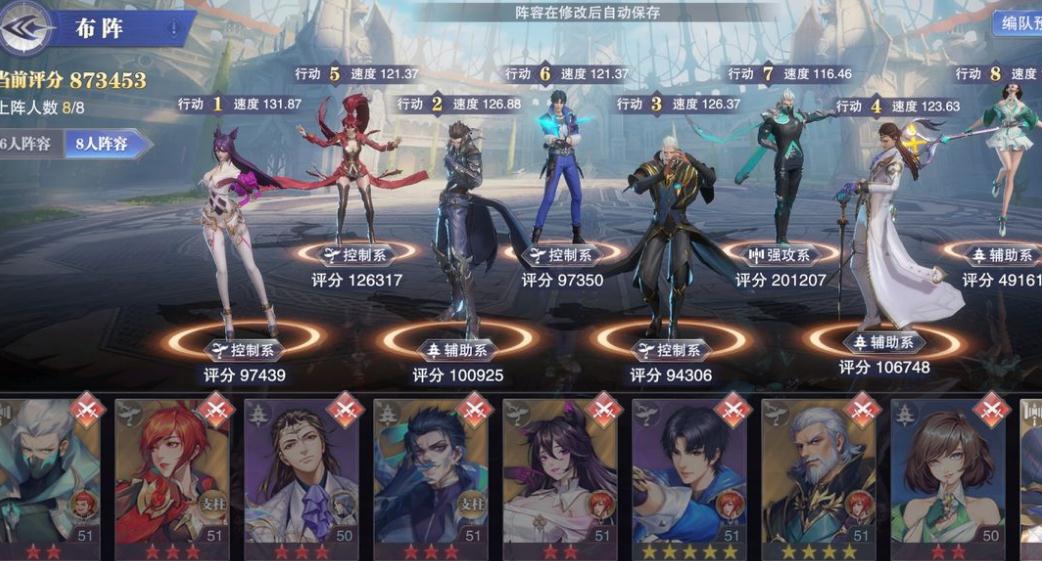Pick the grey-bearded four-star hero card
Screen dimensions: 1042x561
[818, 472]
